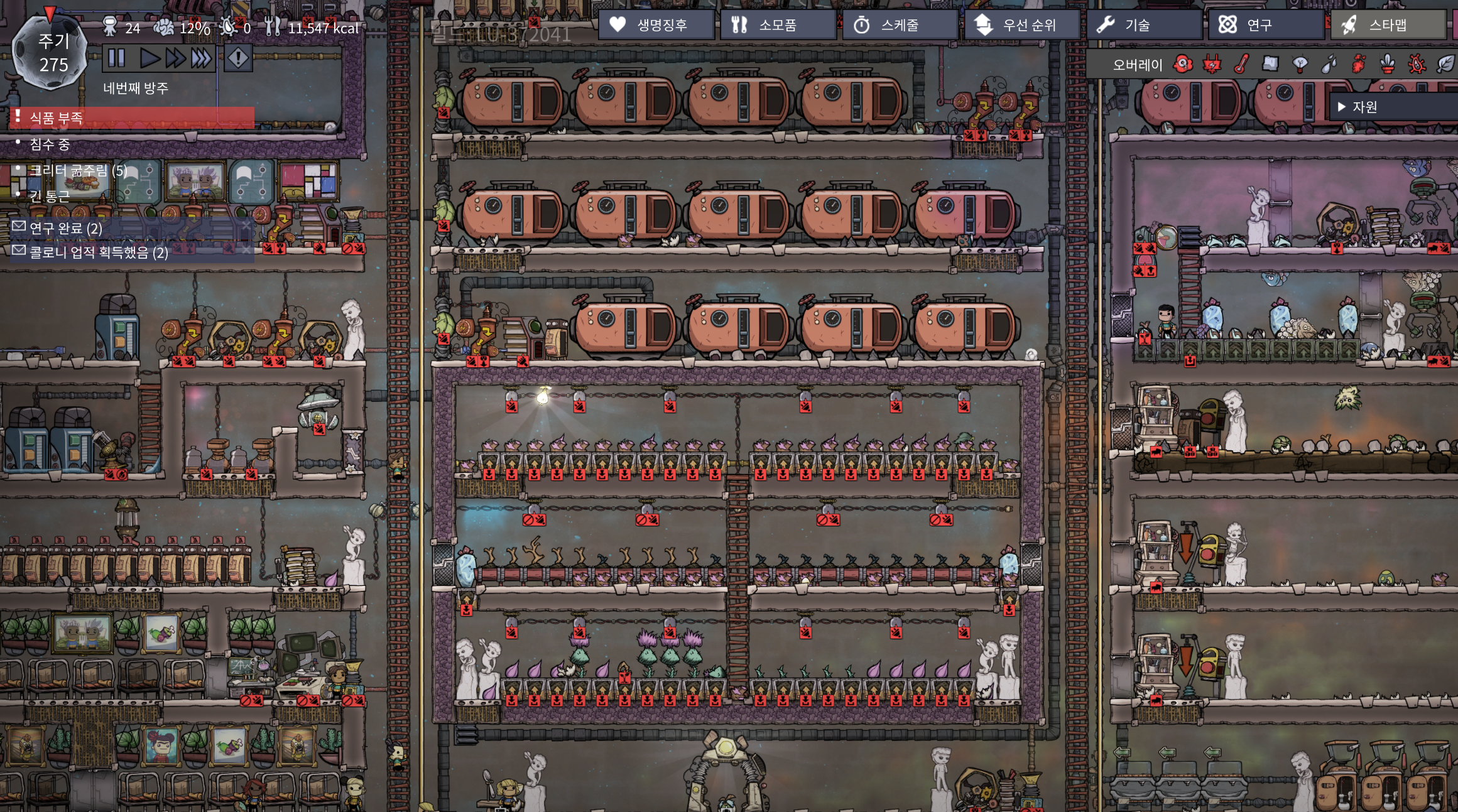
Task: Toggle the red alert diamond button
Action: (238, 58)
